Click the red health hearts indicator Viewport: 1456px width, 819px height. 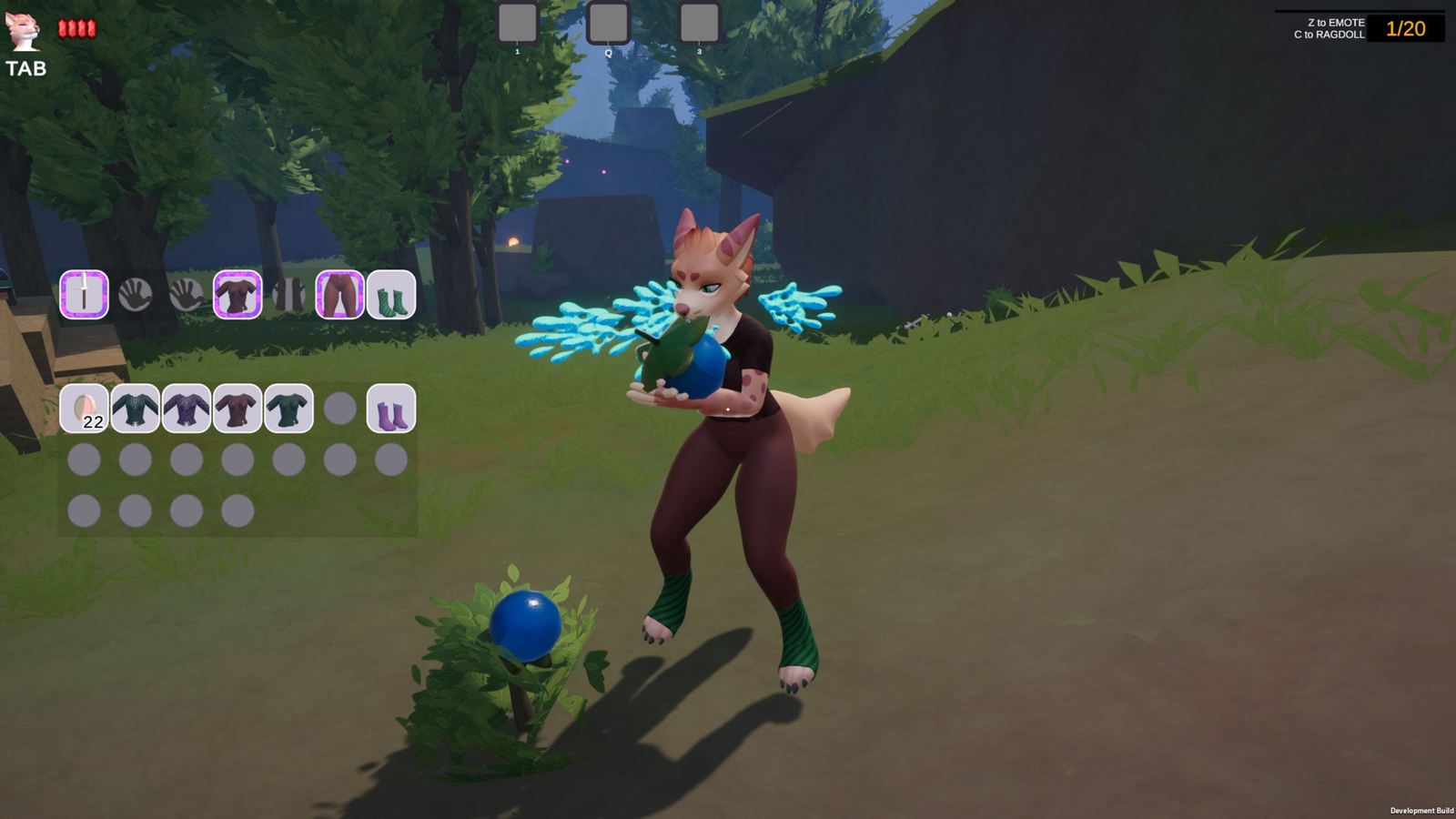point(76,26)
